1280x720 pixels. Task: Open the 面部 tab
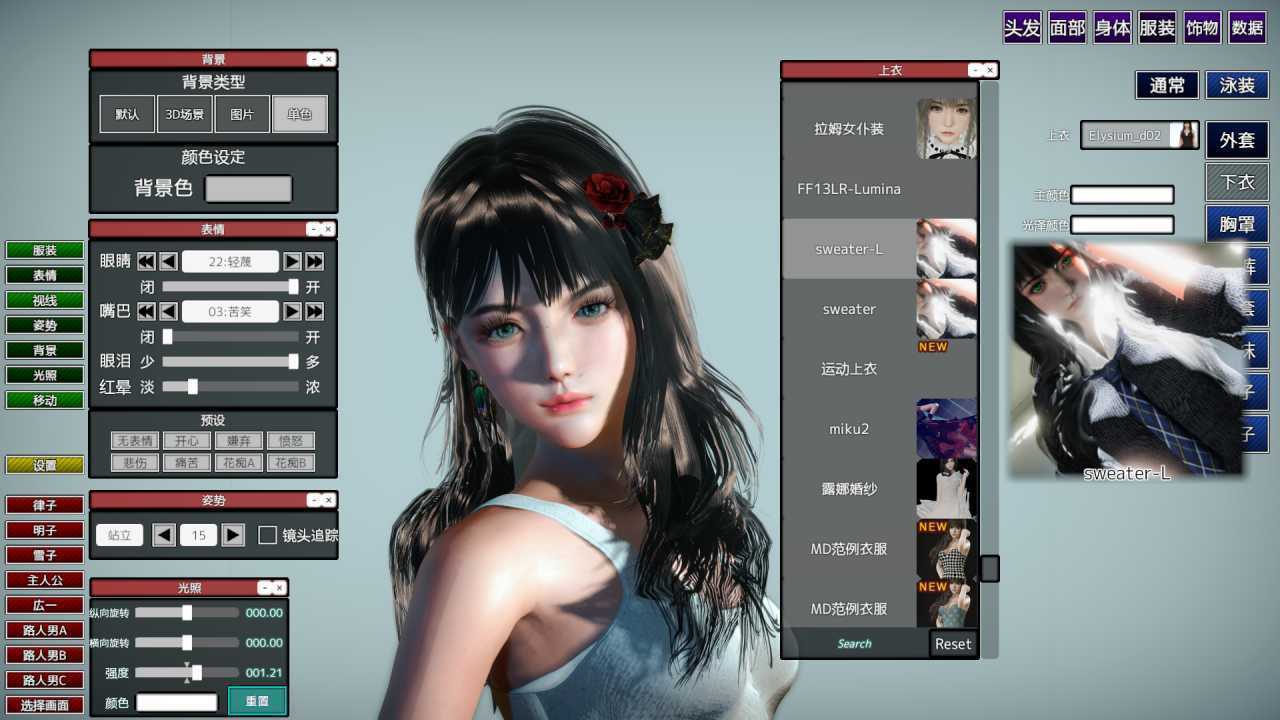[x=1066, y=28]
